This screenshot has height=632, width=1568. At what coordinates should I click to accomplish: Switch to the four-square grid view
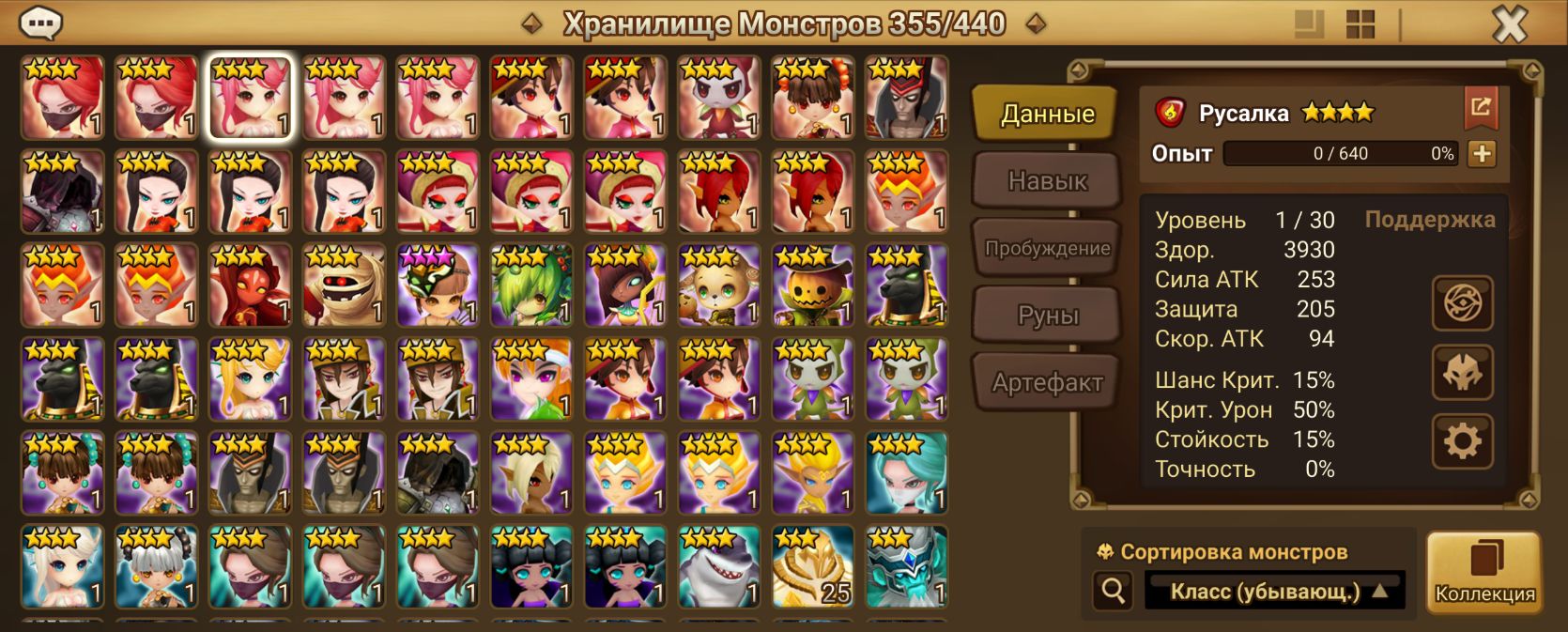click(1360, 24)
